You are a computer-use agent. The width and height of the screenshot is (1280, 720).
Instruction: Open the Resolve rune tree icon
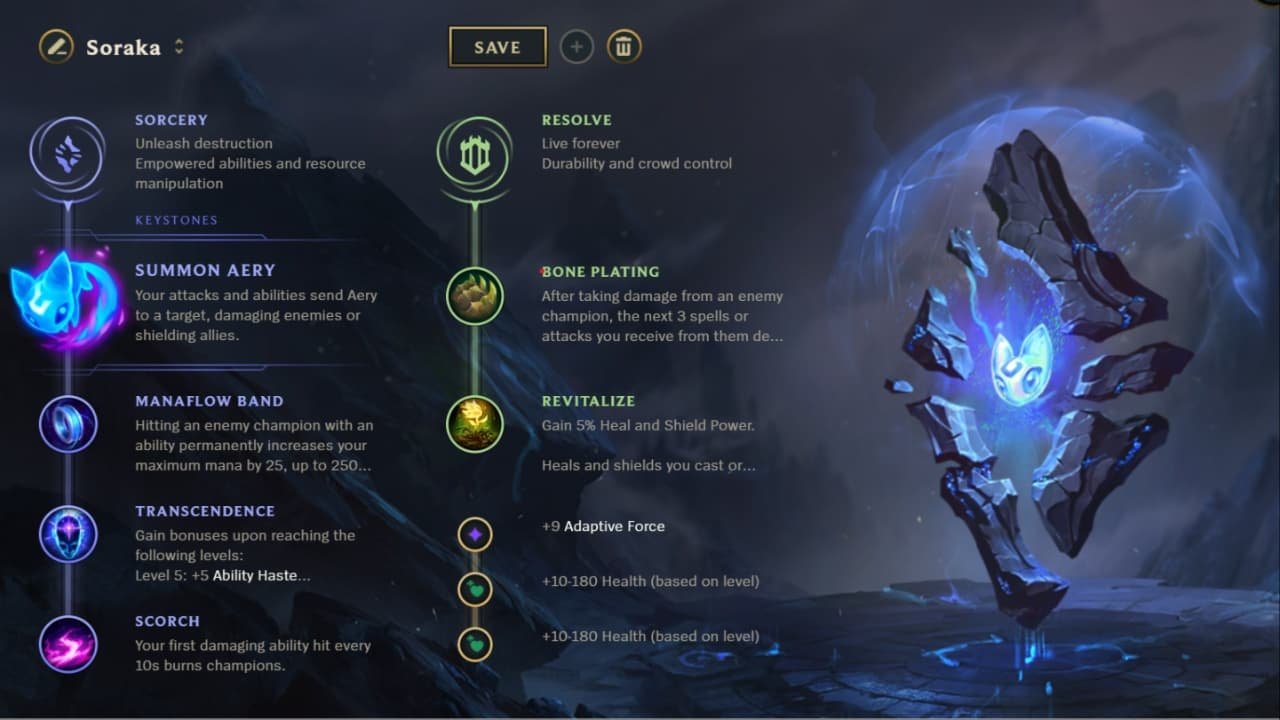pos(474,155)
